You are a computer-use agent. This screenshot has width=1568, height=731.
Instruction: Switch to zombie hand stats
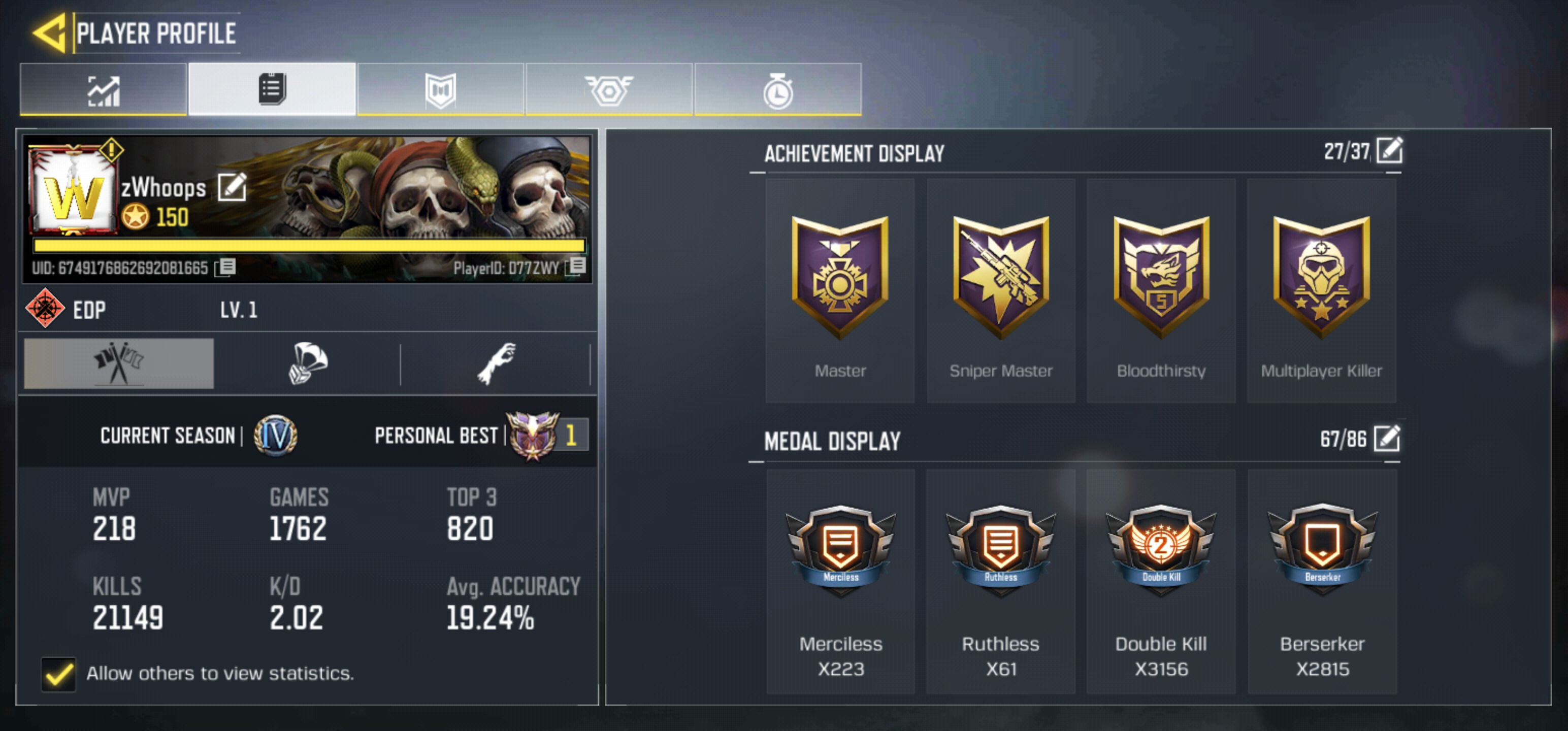point(496,363)
